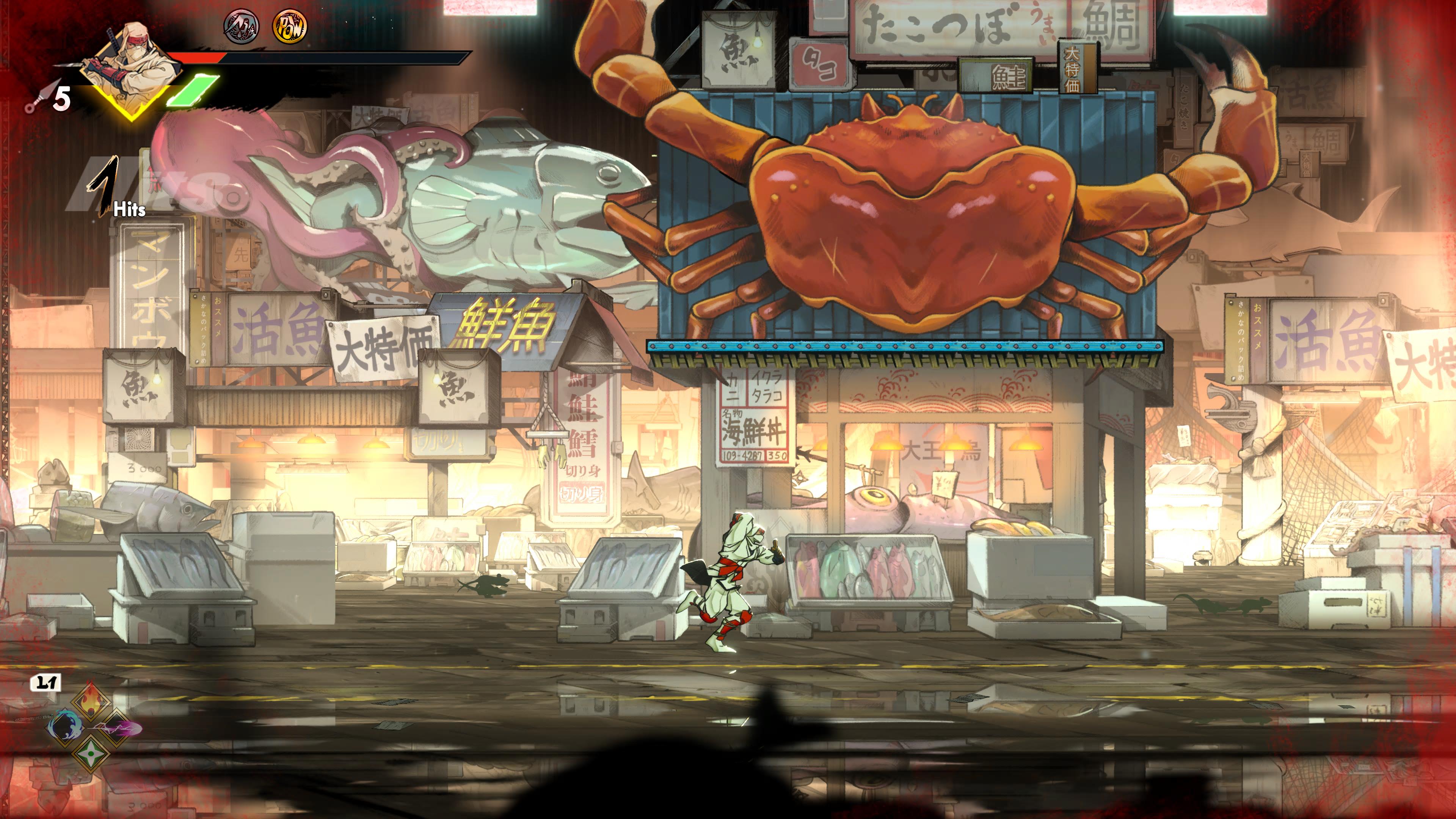1456x819 pixels.
Task: Select the shuriken jutsu diamond icon
Action: [91, 755]
